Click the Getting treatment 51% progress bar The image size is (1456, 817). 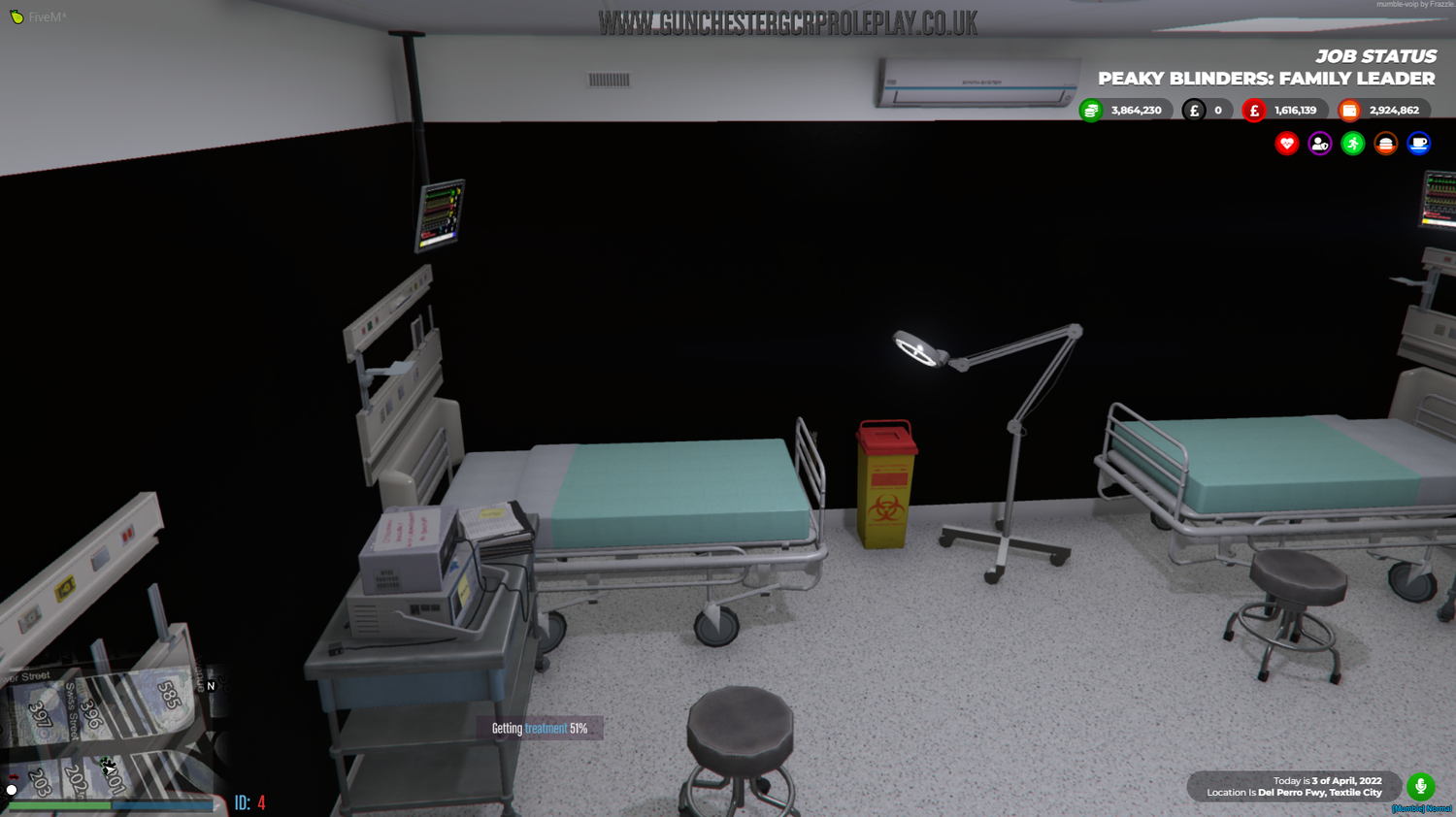(x=540, y=727)
